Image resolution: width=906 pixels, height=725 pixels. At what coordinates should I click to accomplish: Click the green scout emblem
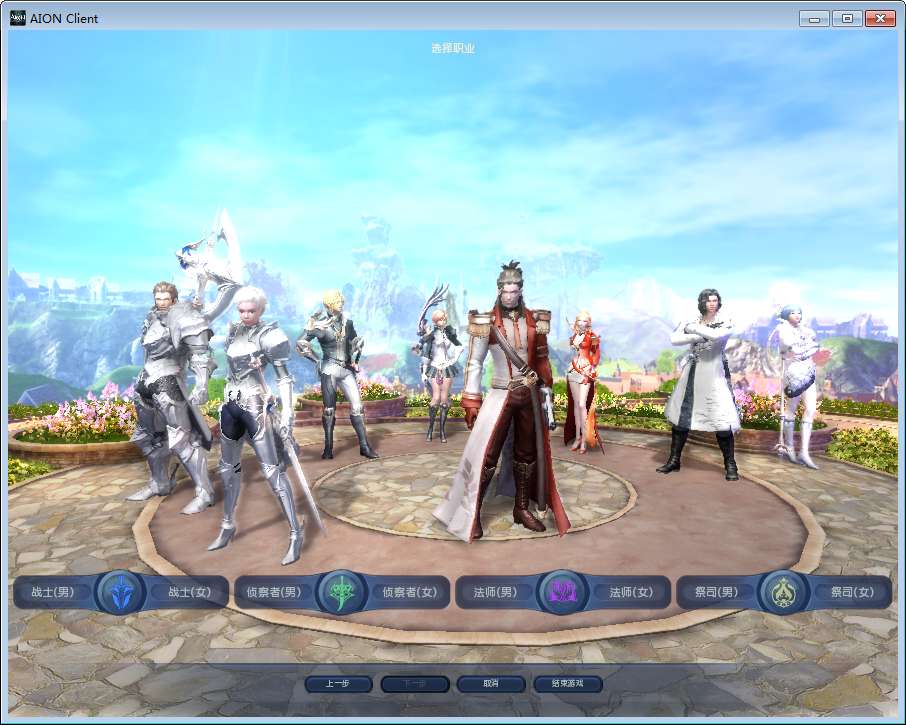click(342, 592)
